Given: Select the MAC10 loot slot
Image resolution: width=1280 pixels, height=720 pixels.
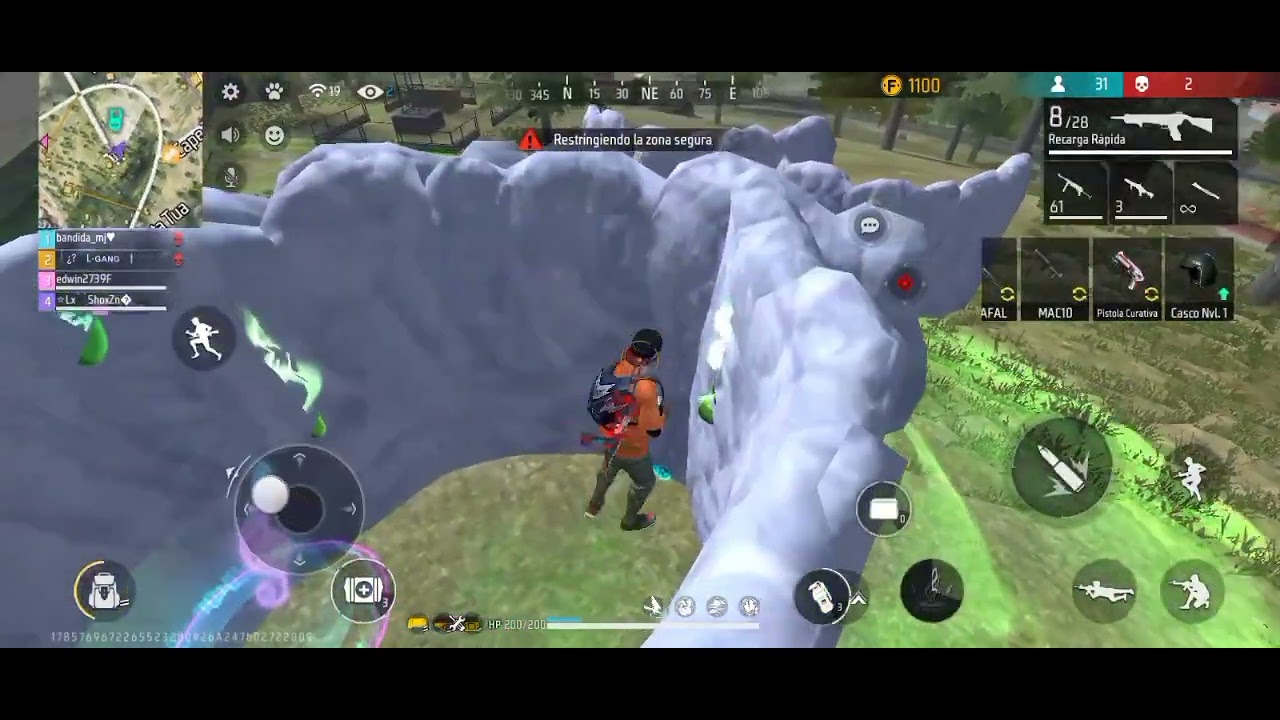Looking at the screenshot, I should tap(1055, 279).
